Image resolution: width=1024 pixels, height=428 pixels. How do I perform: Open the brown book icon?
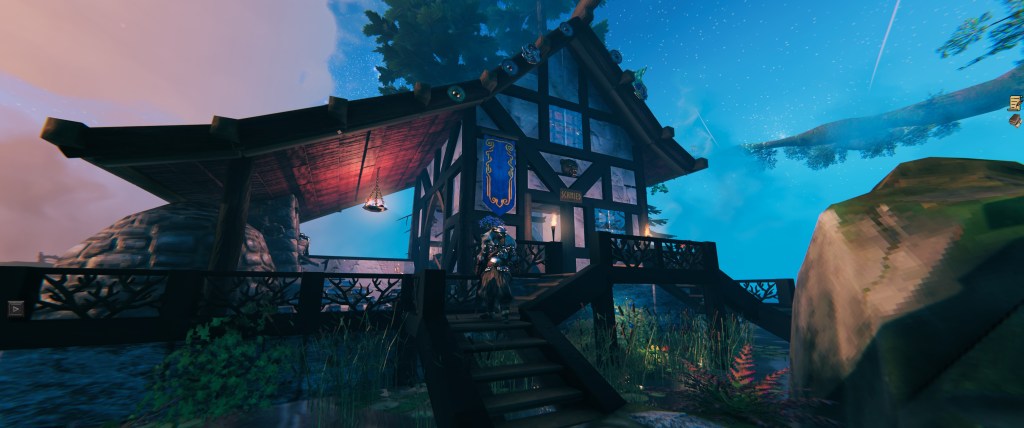pyautogui.click(x=1015, y=123)
